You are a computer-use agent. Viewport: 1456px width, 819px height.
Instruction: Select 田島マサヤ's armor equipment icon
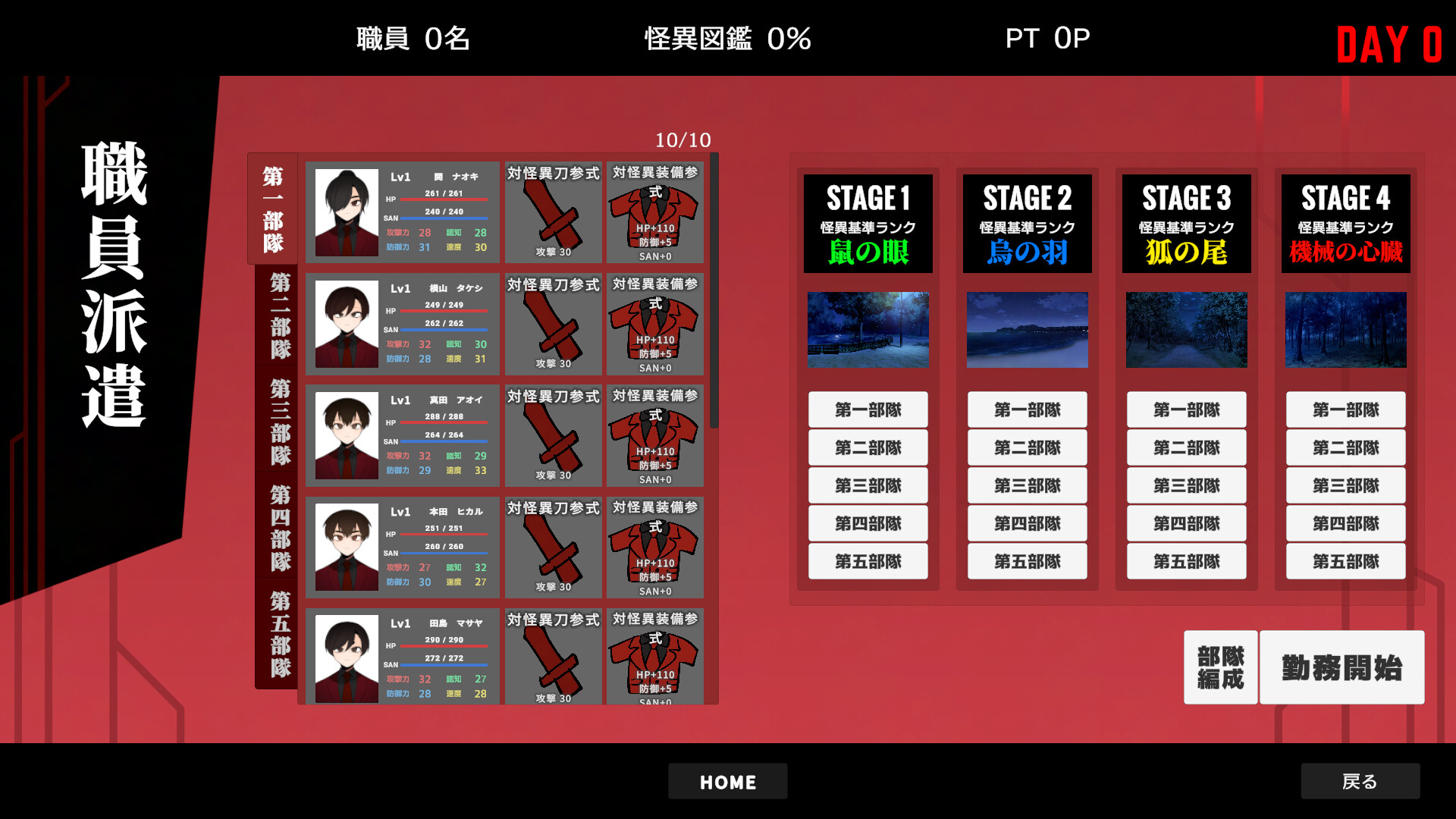point(655,658)
